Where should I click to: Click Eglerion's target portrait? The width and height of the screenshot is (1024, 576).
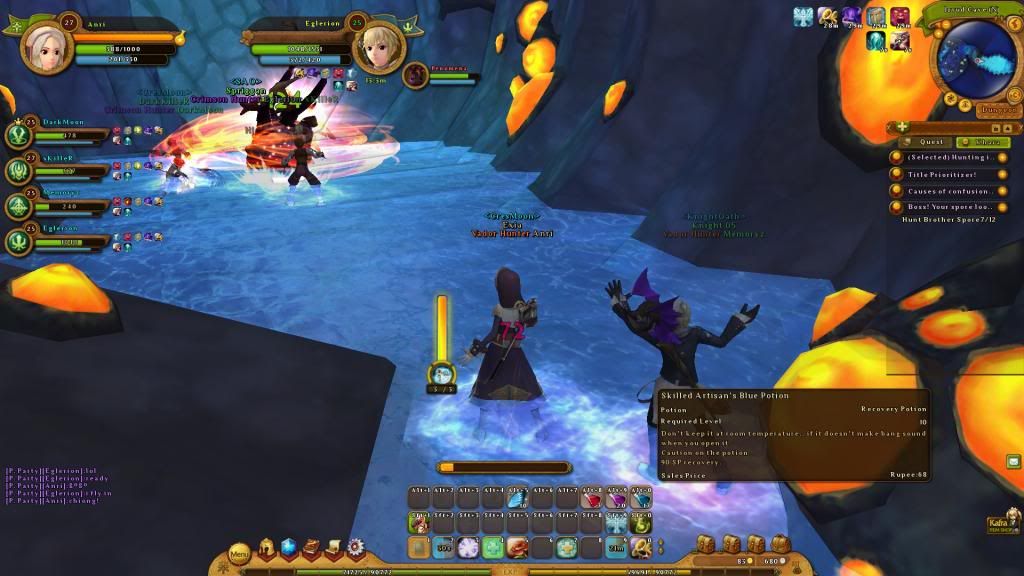381,44
